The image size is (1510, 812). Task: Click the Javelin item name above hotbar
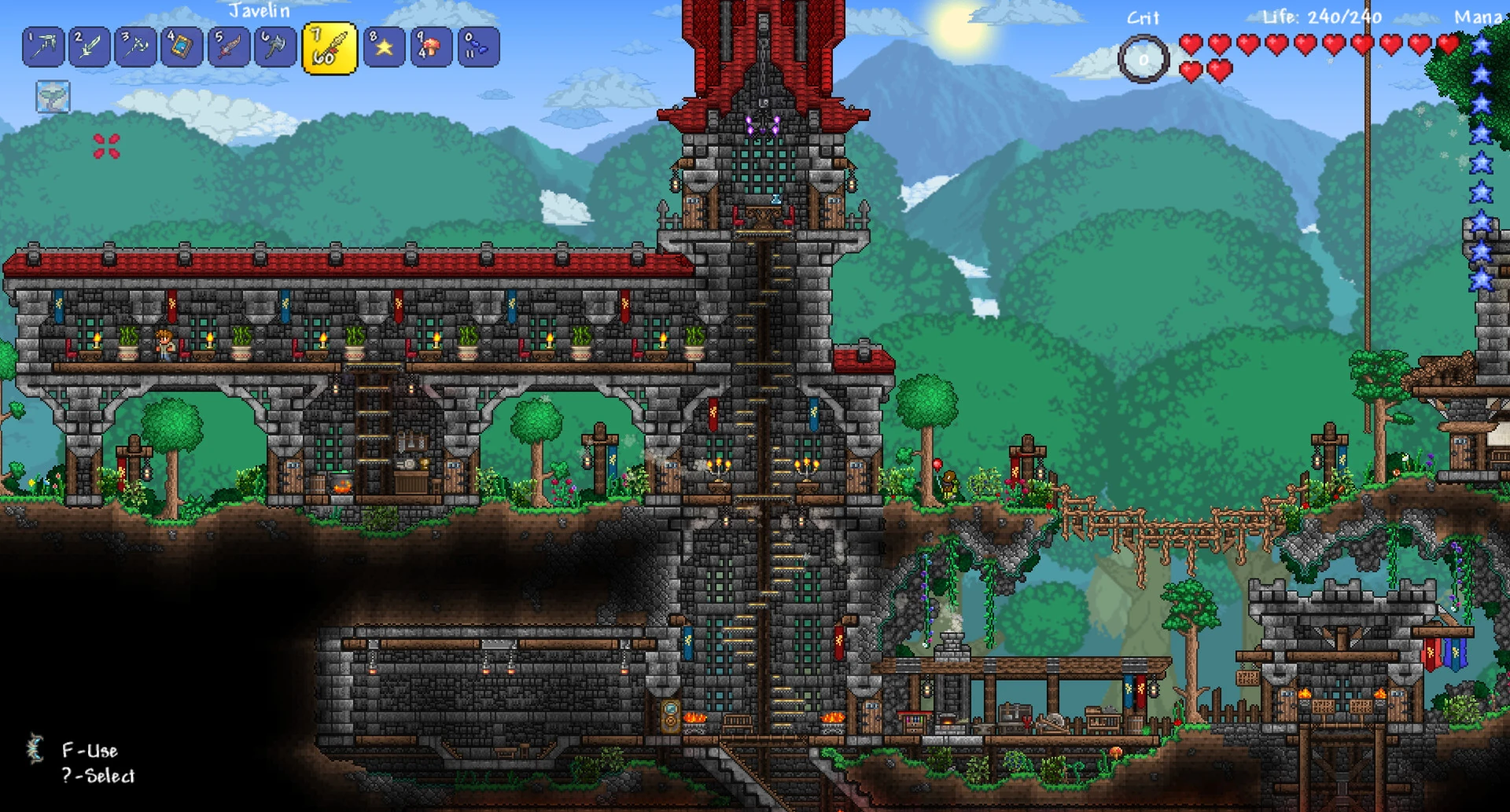(260, 11)
